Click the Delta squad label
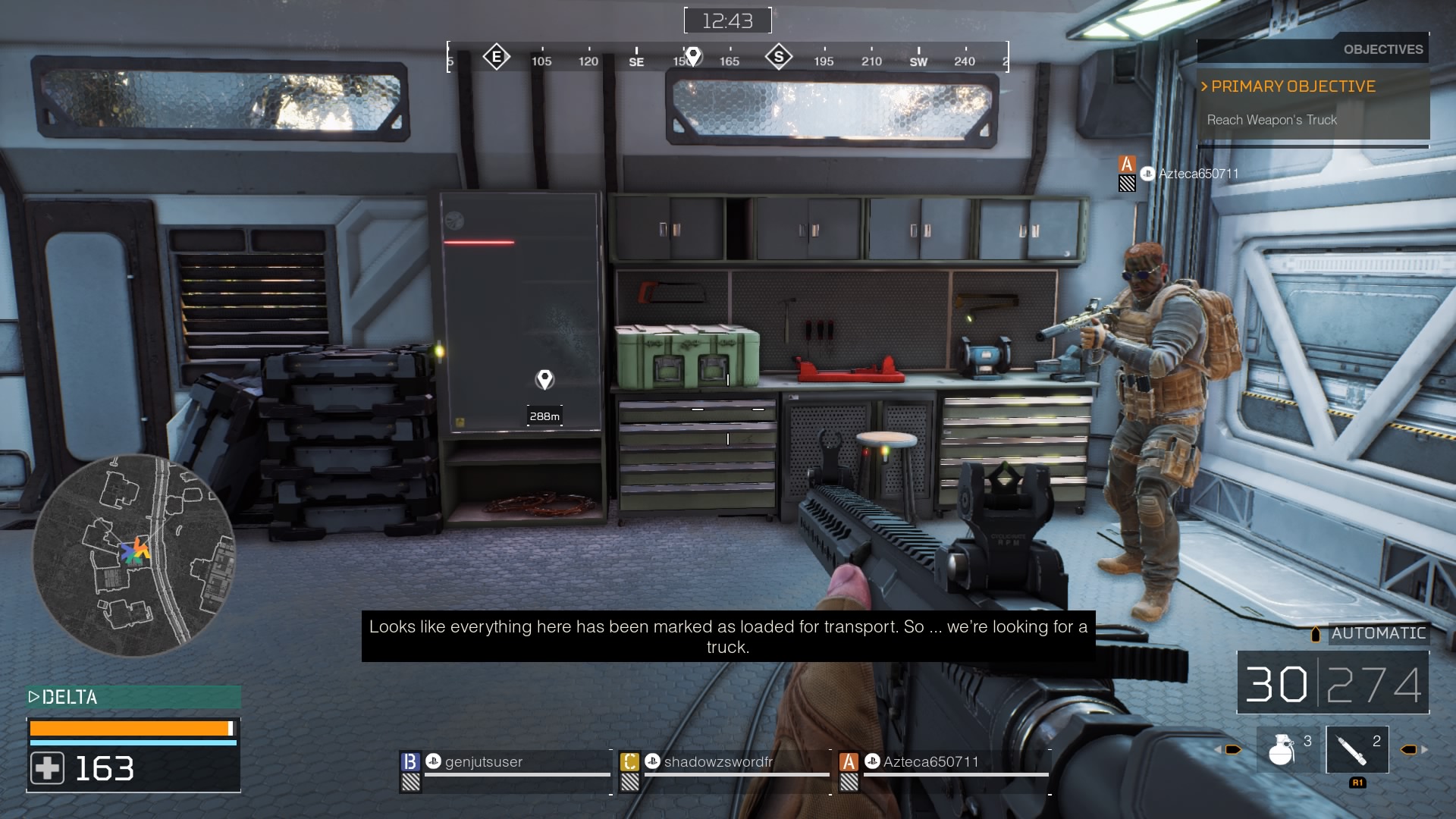The width and height of the screenshot is (1456, 819). click(70, 697)
